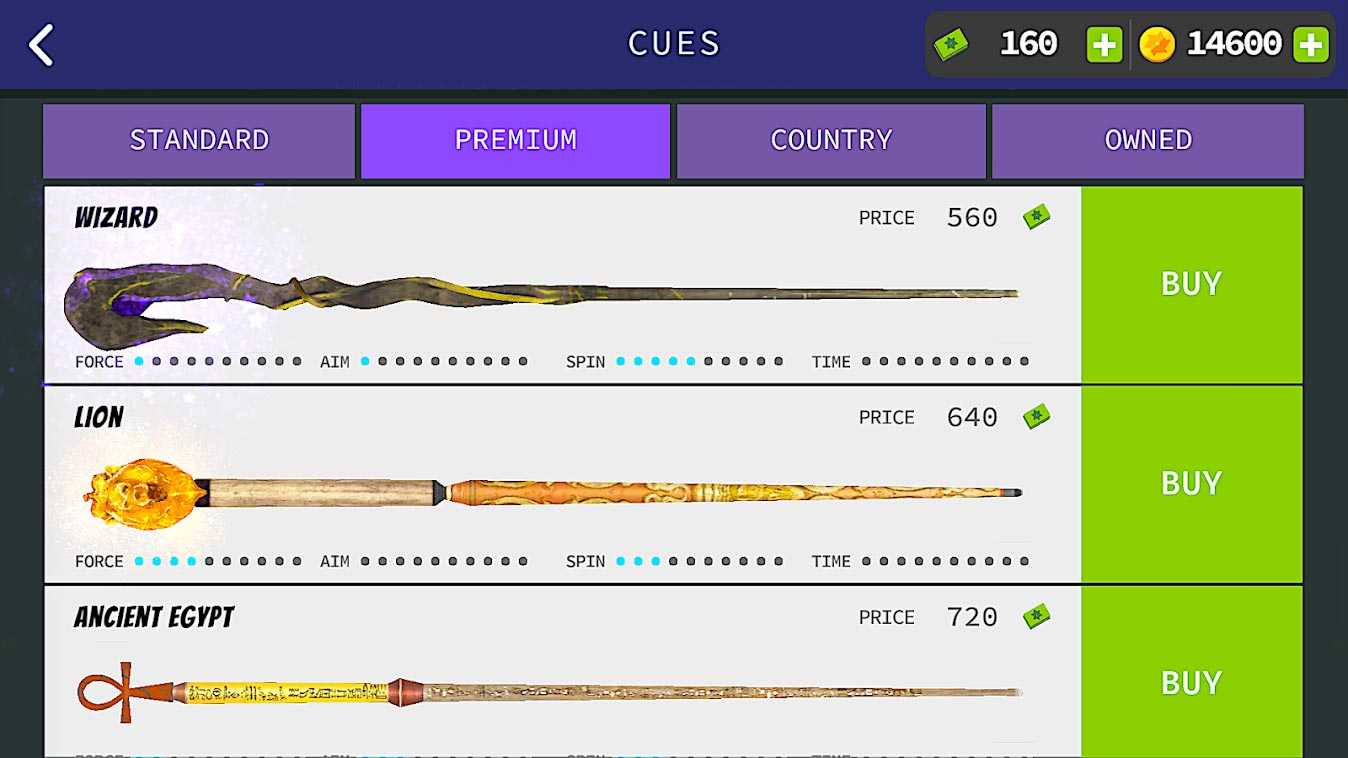The image size is (1348, 758).
Task: Purchase the Ancient Egypt cue
Action: tap(1191, 680)
